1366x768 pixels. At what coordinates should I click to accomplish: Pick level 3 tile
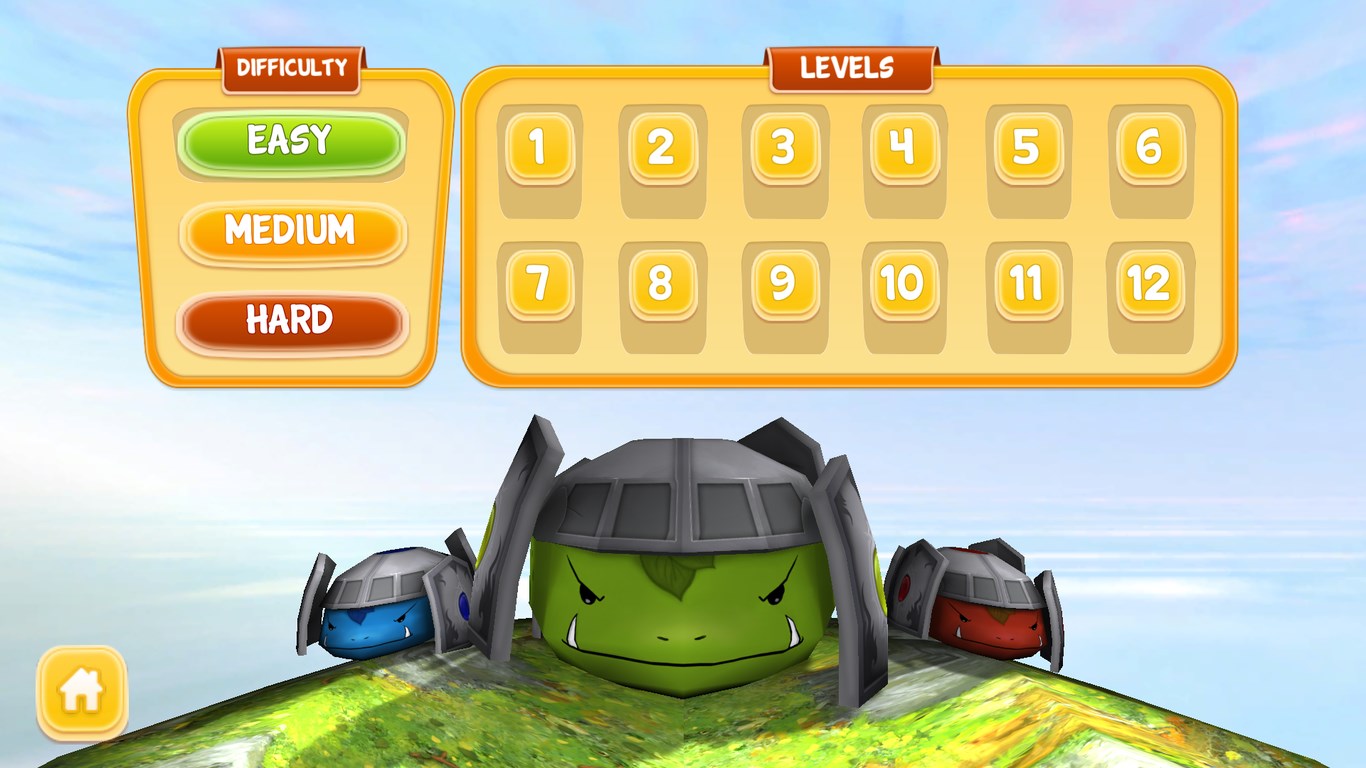(784, 148)
